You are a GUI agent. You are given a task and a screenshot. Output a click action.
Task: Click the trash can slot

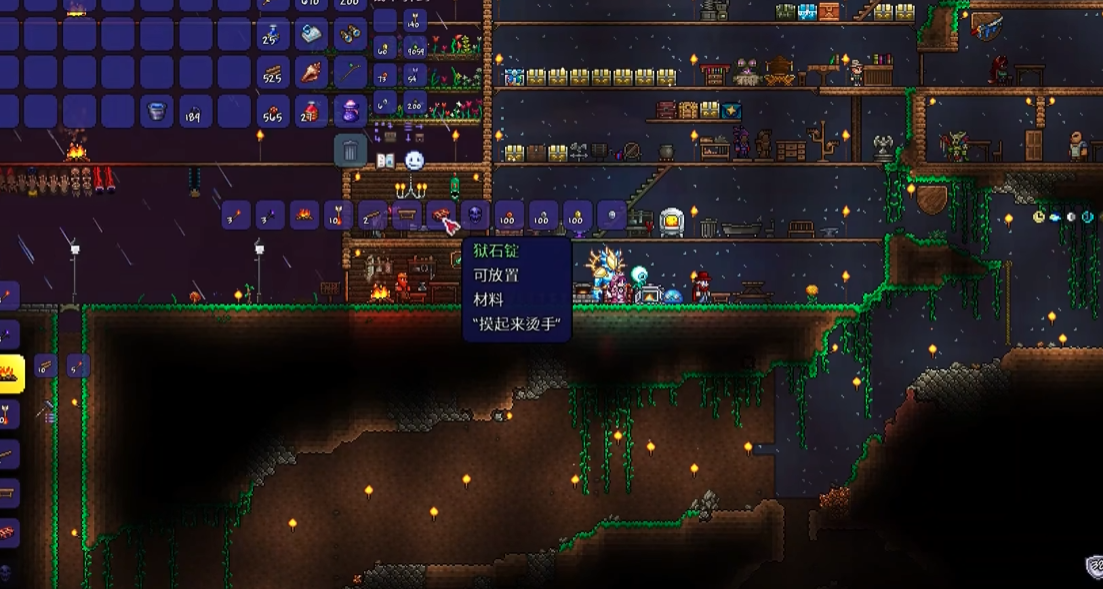pyautogui.click(x=349, y=151)
